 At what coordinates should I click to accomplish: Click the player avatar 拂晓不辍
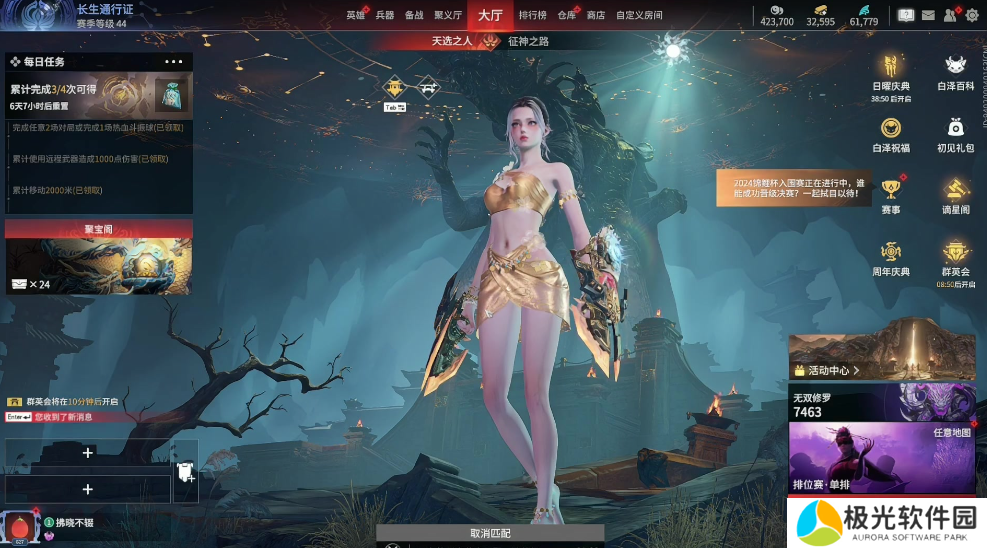(x=19, y=525)
